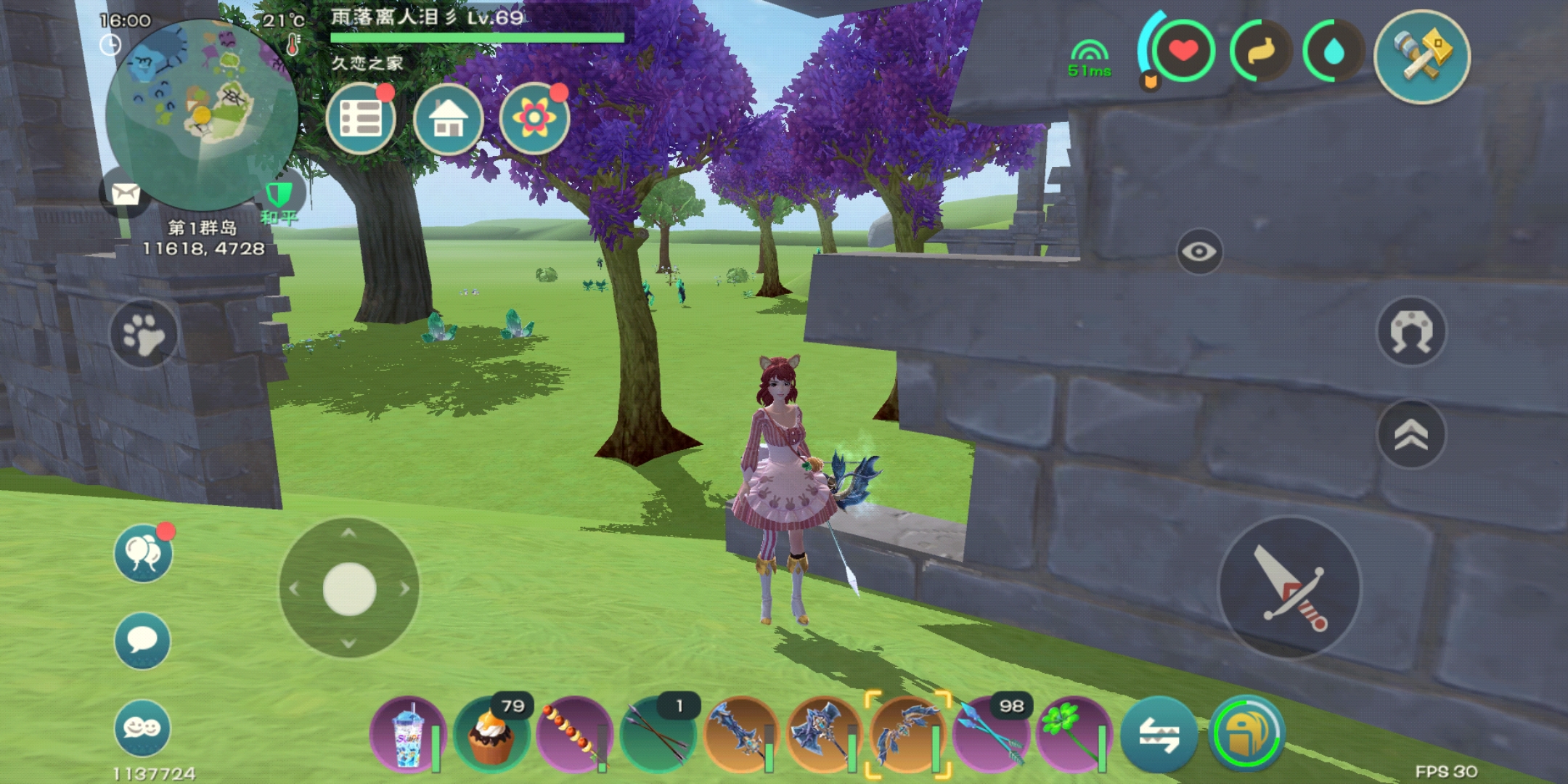Open the house home button
Screen dimensions: 1568x784
[448, 118]
